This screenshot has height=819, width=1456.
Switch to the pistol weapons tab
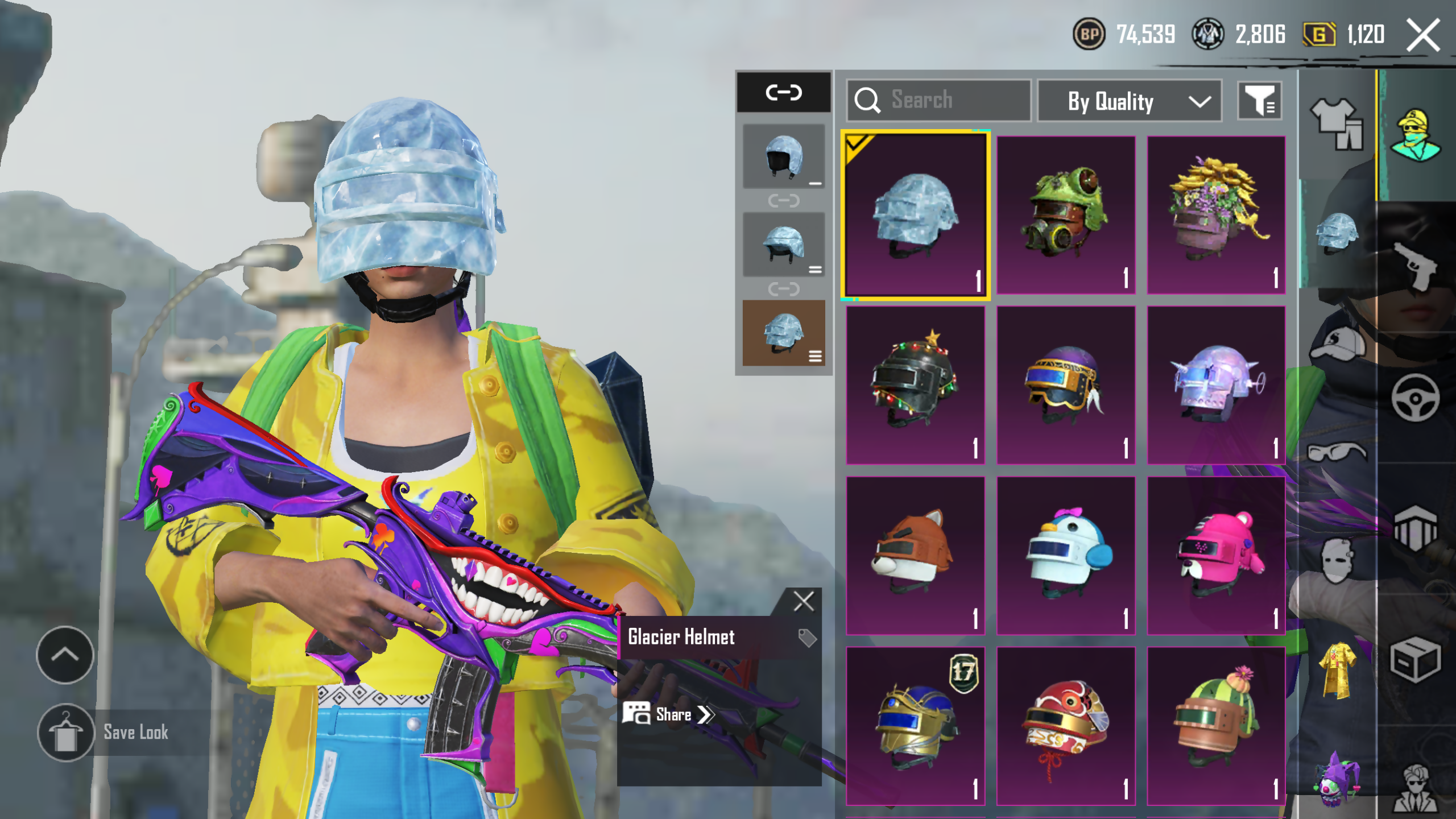[x=1415, y=266]
